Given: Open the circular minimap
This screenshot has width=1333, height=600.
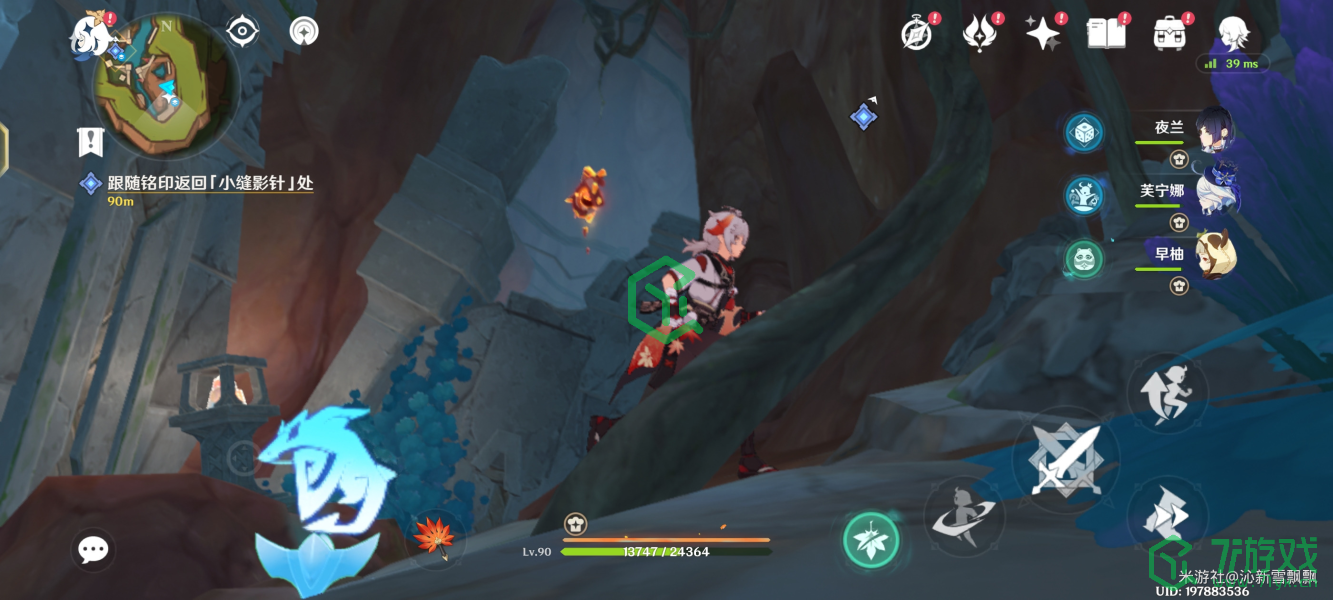Looking at the screenshot, I should (x=165, y=86).
